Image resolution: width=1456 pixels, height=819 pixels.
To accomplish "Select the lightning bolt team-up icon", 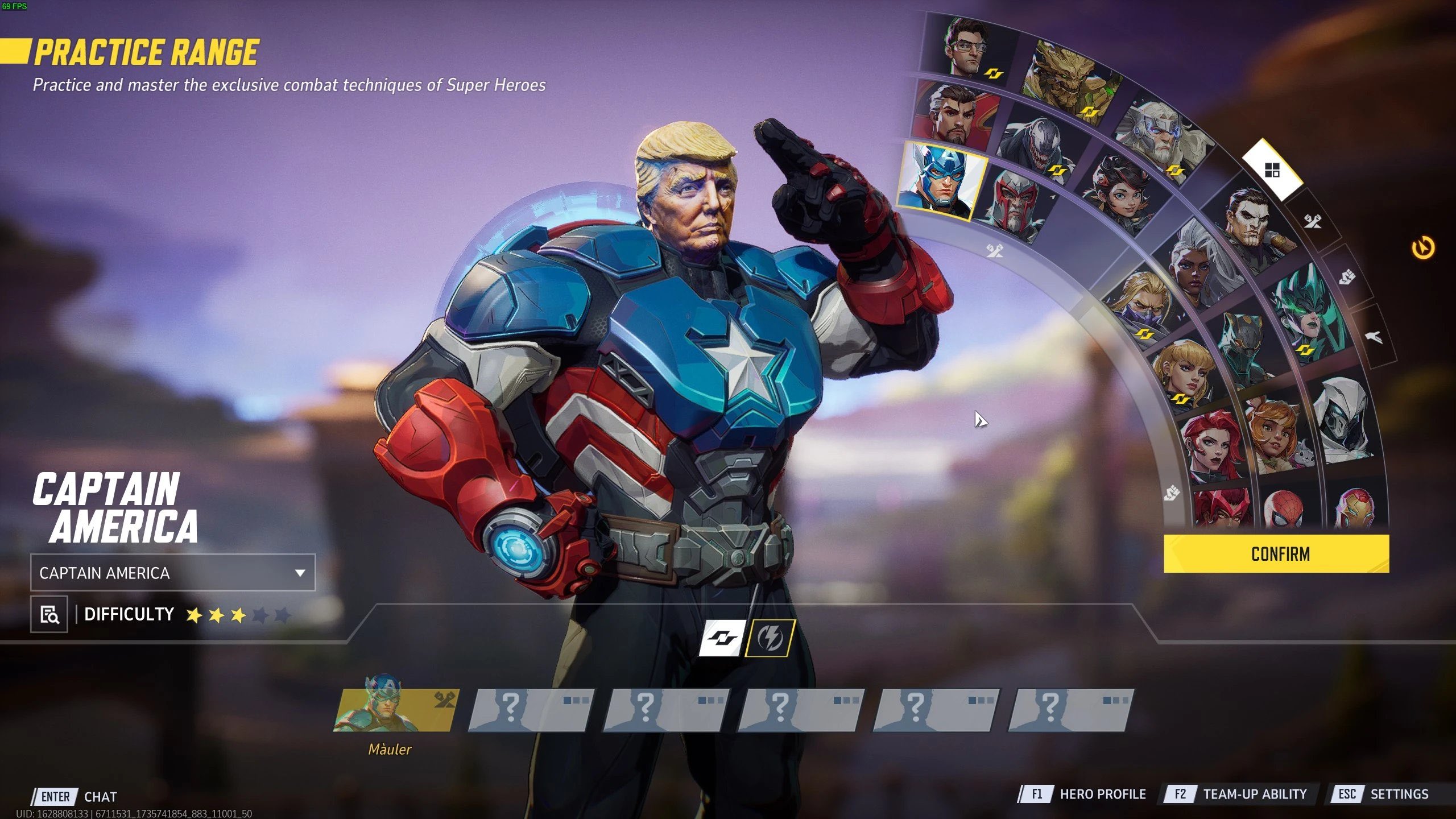I will (770, 637).
